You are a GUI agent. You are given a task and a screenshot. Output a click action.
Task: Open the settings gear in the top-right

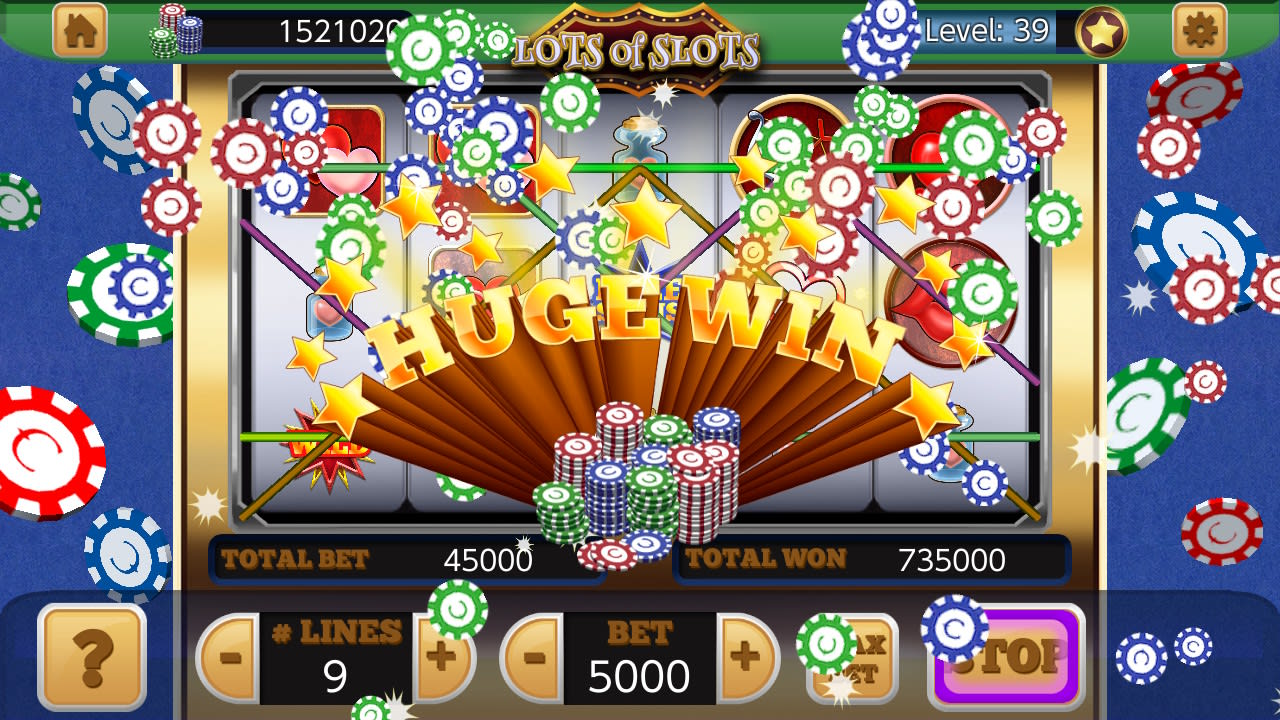click(1199, 29)
